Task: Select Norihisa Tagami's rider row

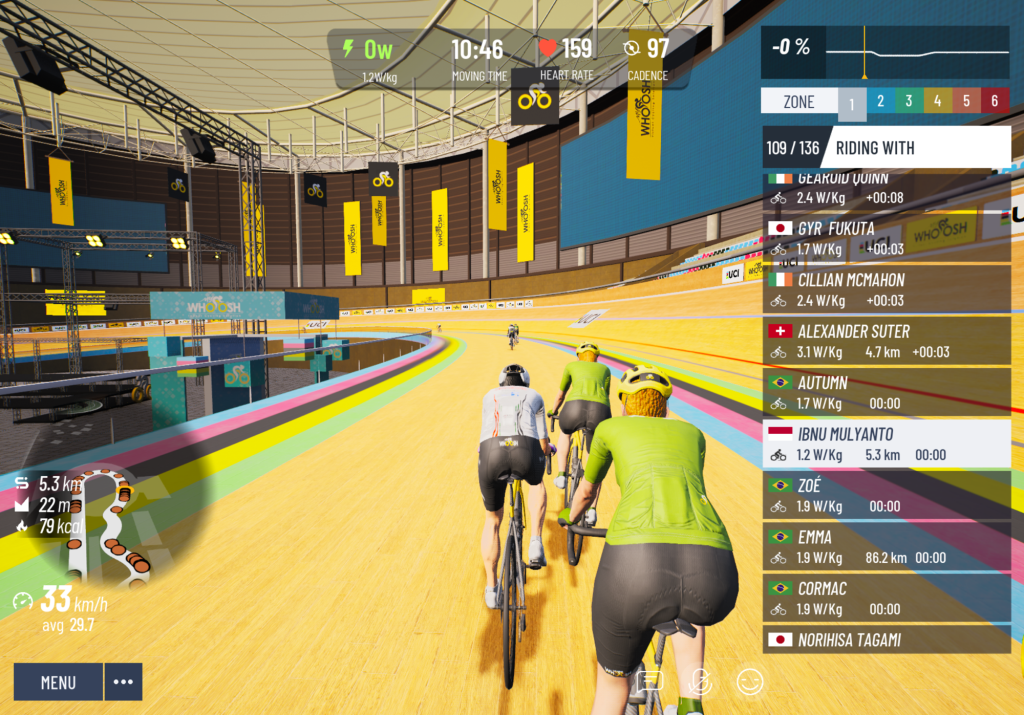Action: [886, 640]
